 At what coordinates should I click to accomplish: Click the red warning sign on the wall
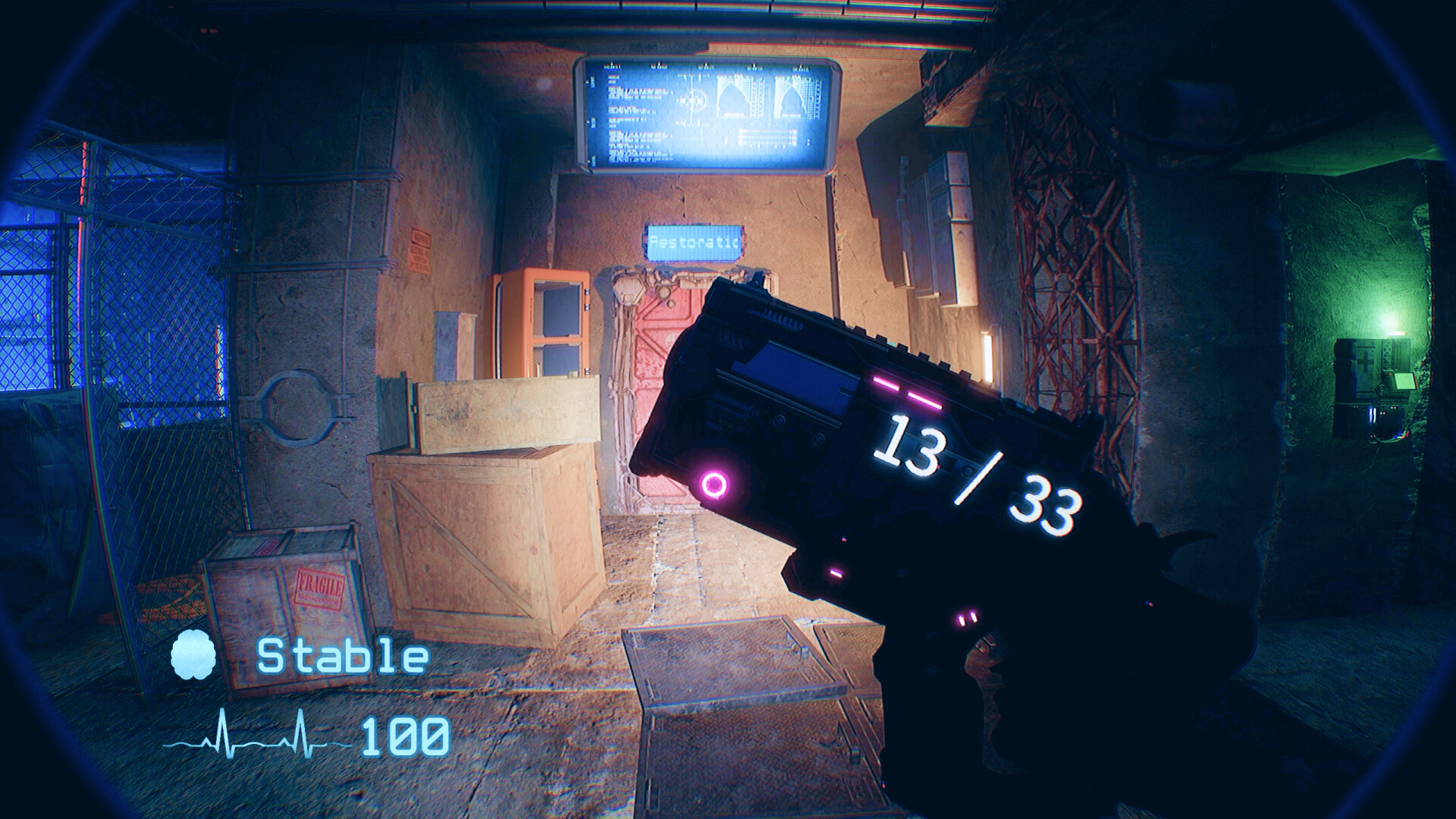pos(422,250)
